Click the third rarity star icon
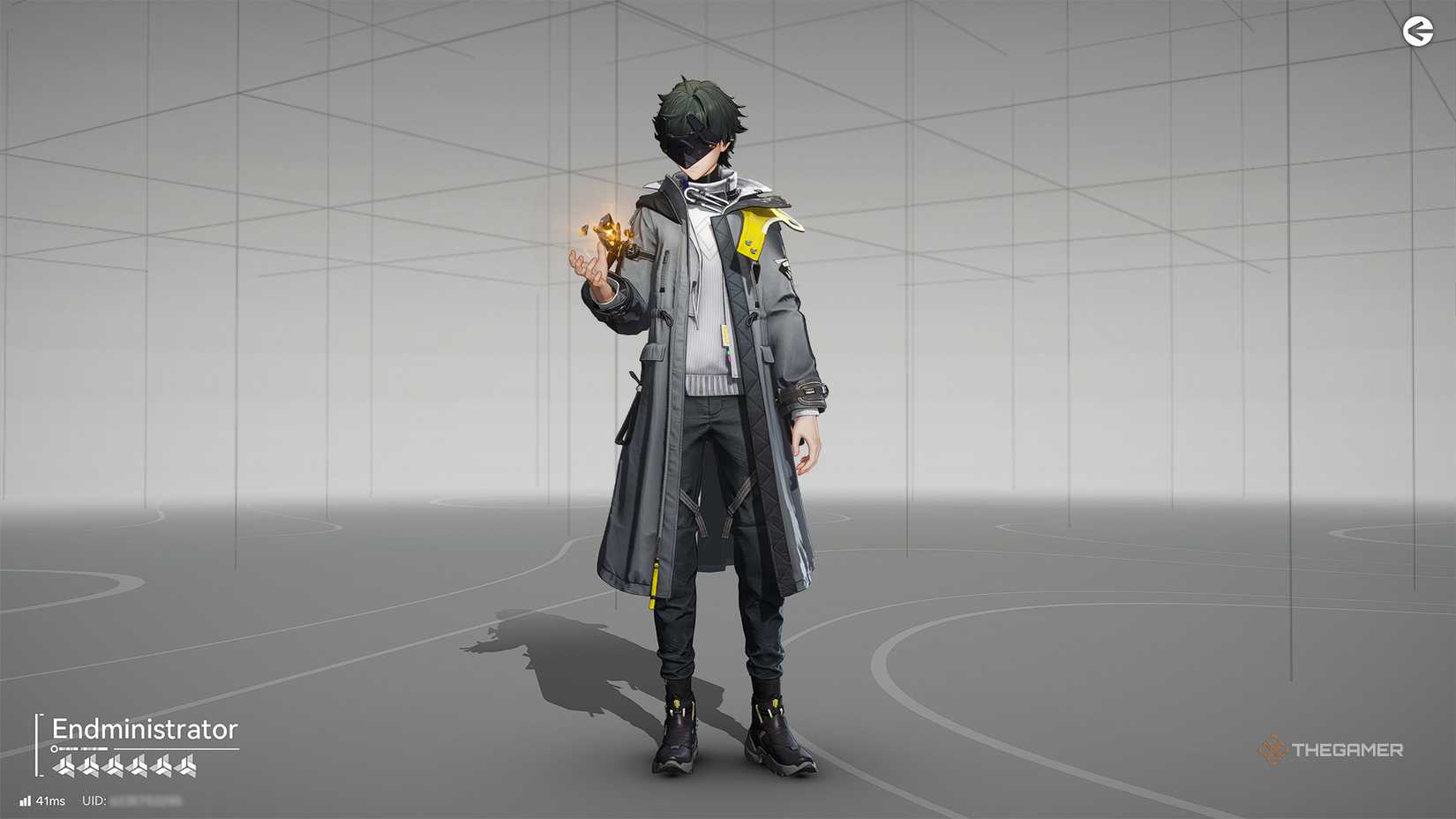The width and height of the screenshot is (1456, 819). point(112,766)
